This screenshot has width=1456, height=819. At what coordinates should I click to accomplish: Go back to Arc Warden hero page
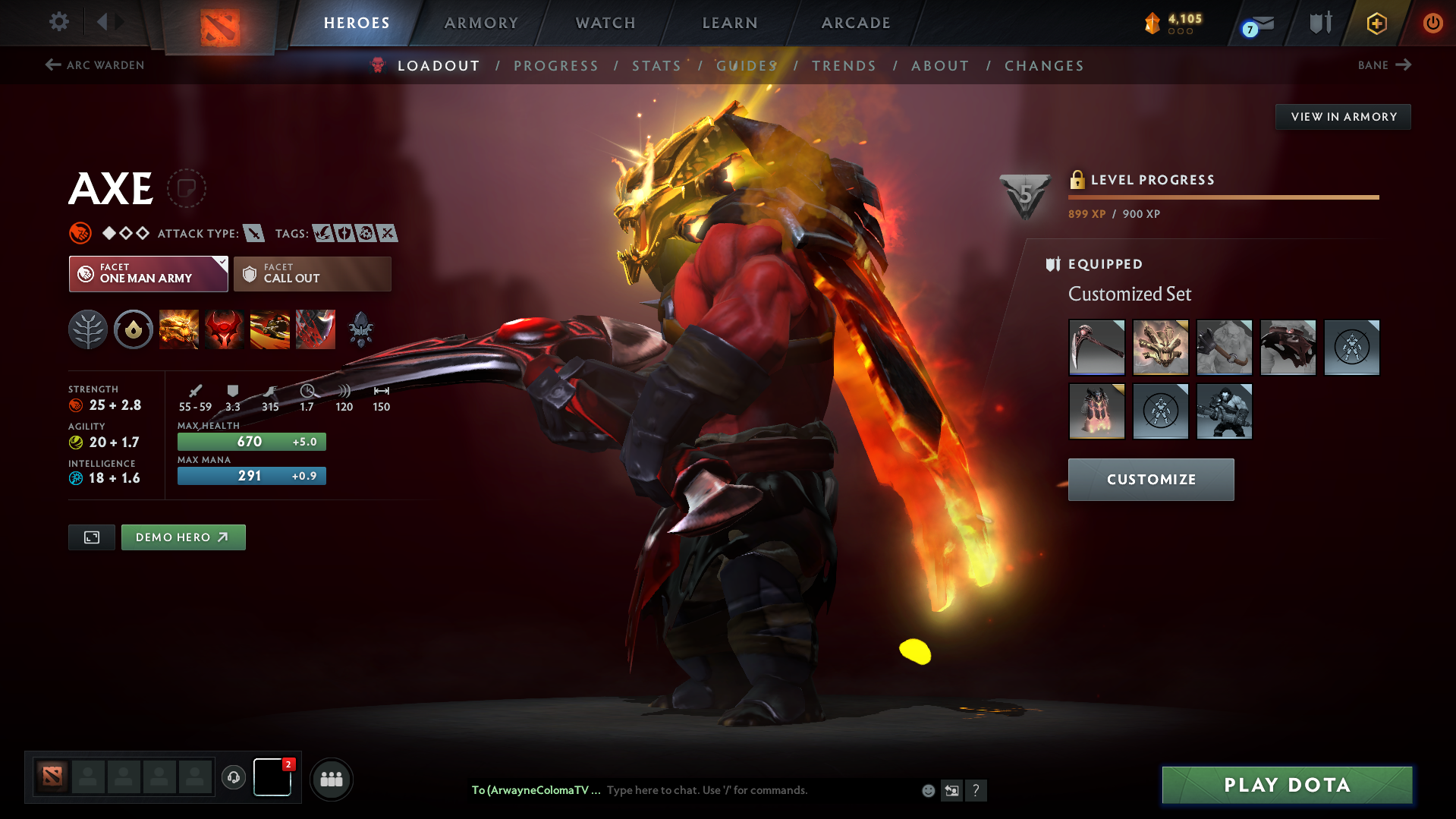pyautogui.click(x=93, y=65)
